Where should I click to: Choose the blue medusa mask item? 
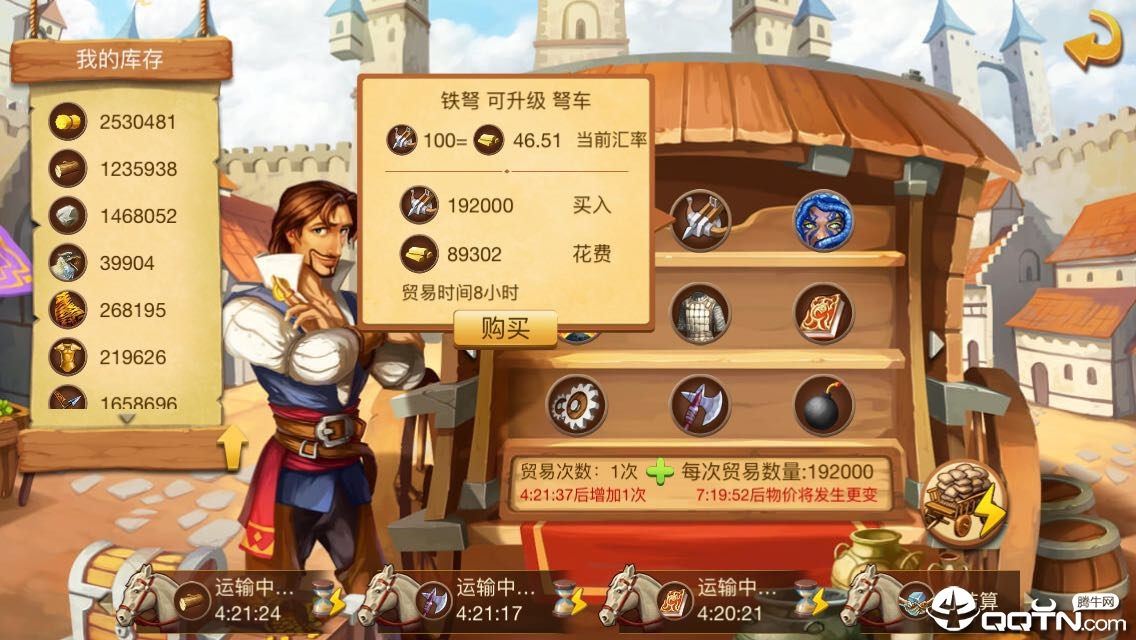pyautogui.click(x=823, y=220)
